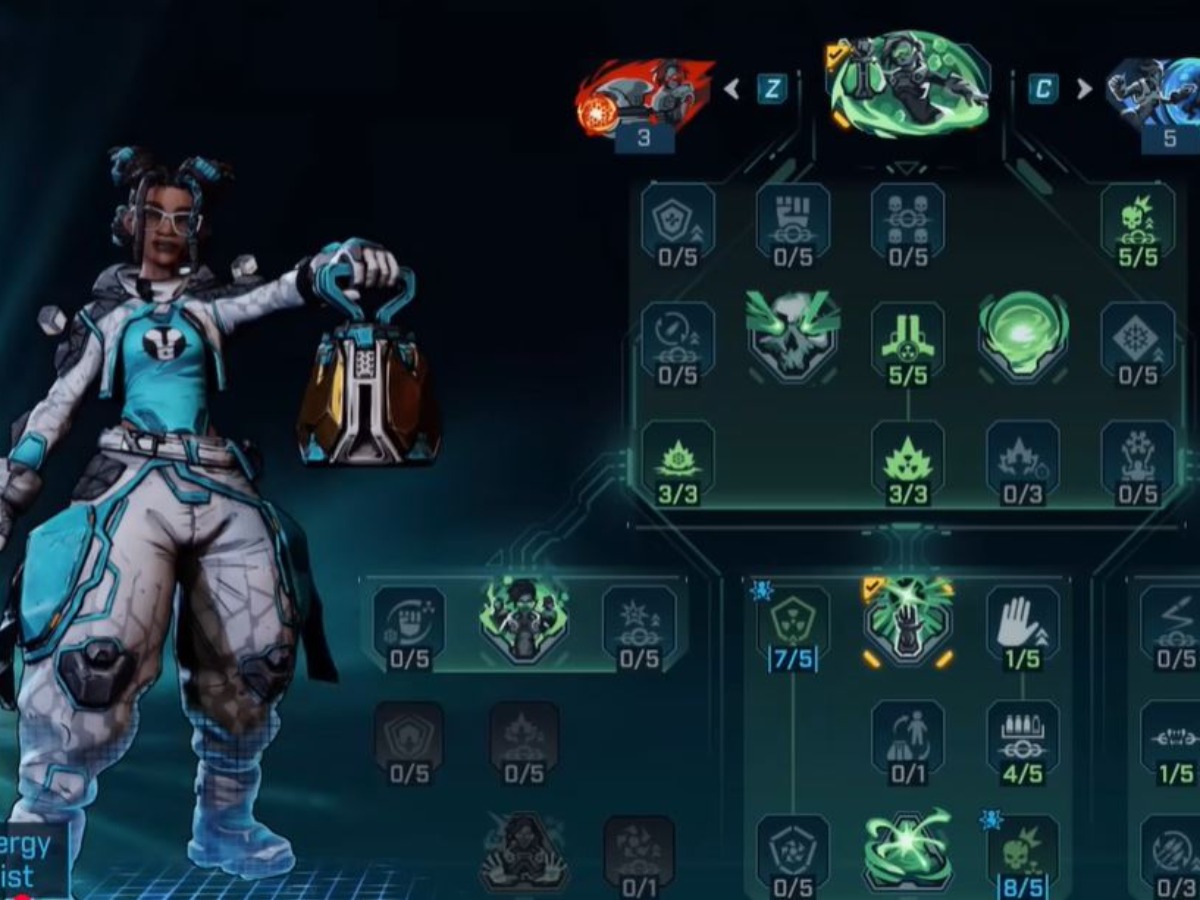Screen dimensions: 1200x900
Task: Select the green skull skill showing 8/5
Action: [x=1022, y=850]
